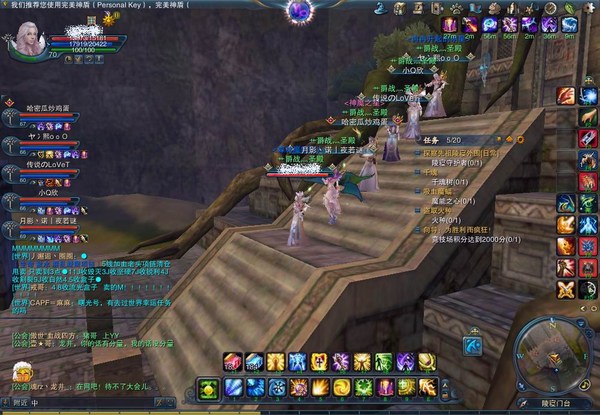Viewport: 600px width, 415px height.
Task: Select party member 小Q欣
Action: tap(47, 194)
